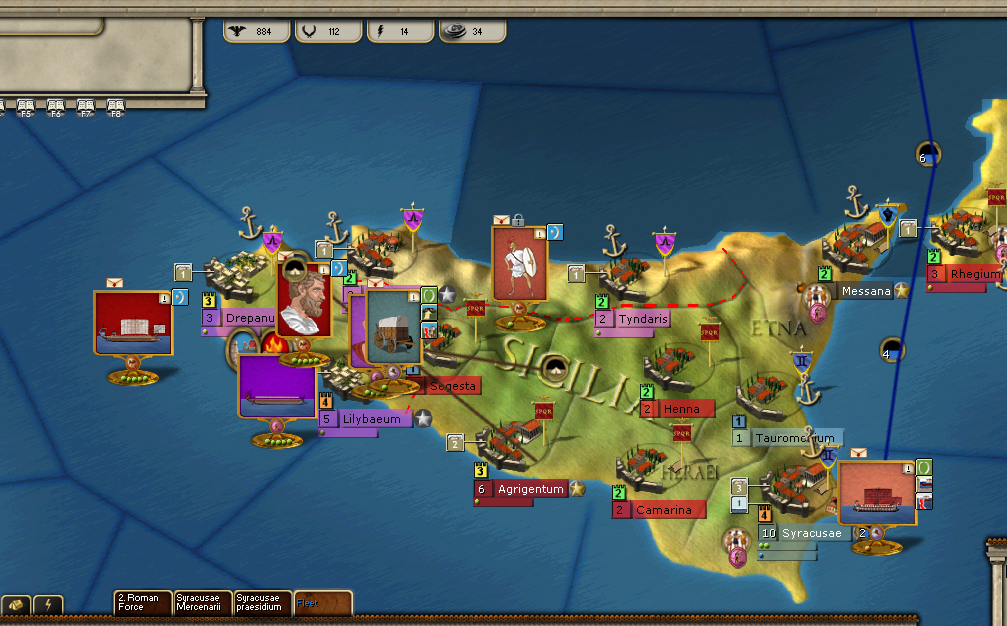Choose the Fleet tab
1007x626 pixels.
tap(322, 602)
